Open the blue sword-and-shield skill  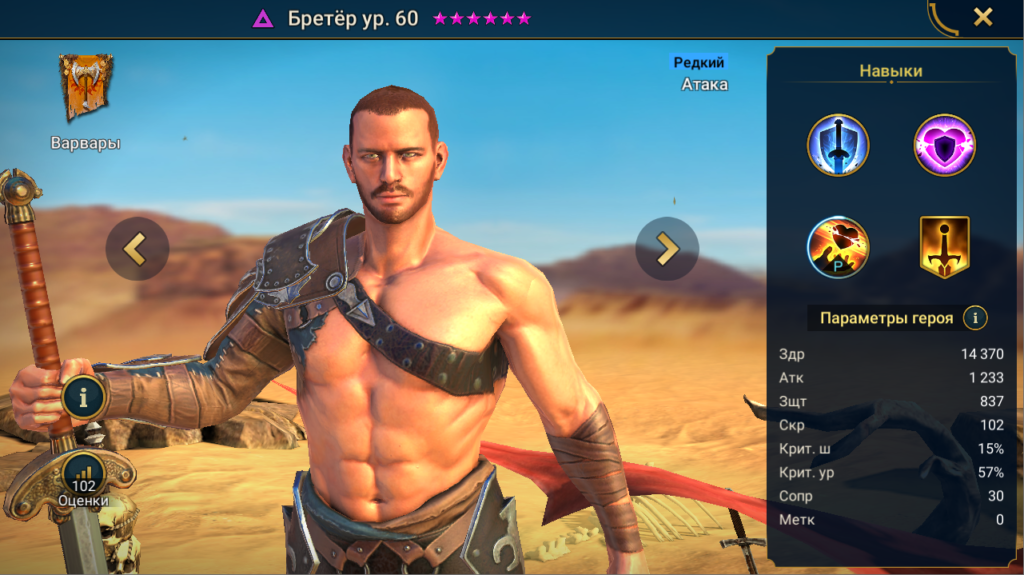tap(838, 145)
